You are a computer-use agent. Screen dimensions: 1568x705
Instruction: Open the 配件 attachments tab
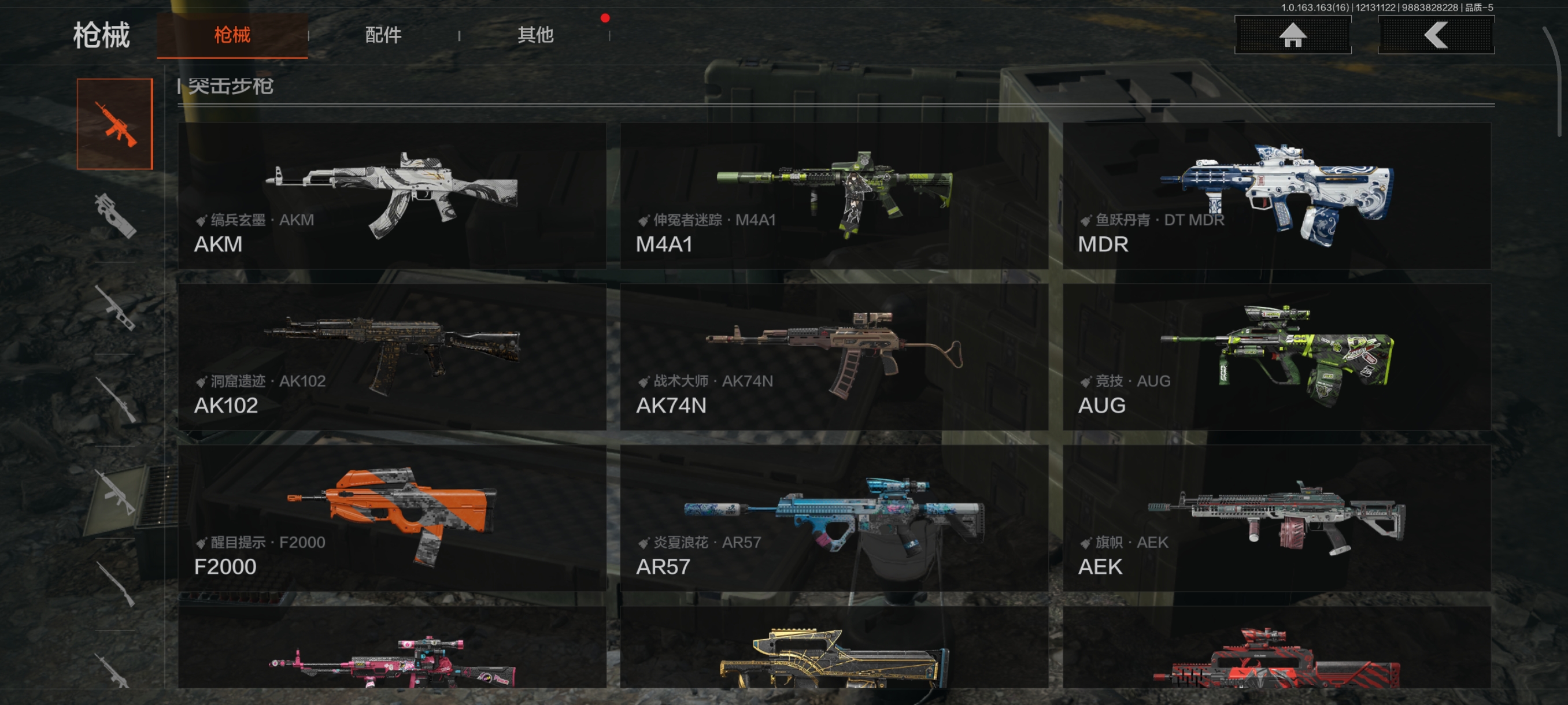pyautogui.click(x=383, y=35)
